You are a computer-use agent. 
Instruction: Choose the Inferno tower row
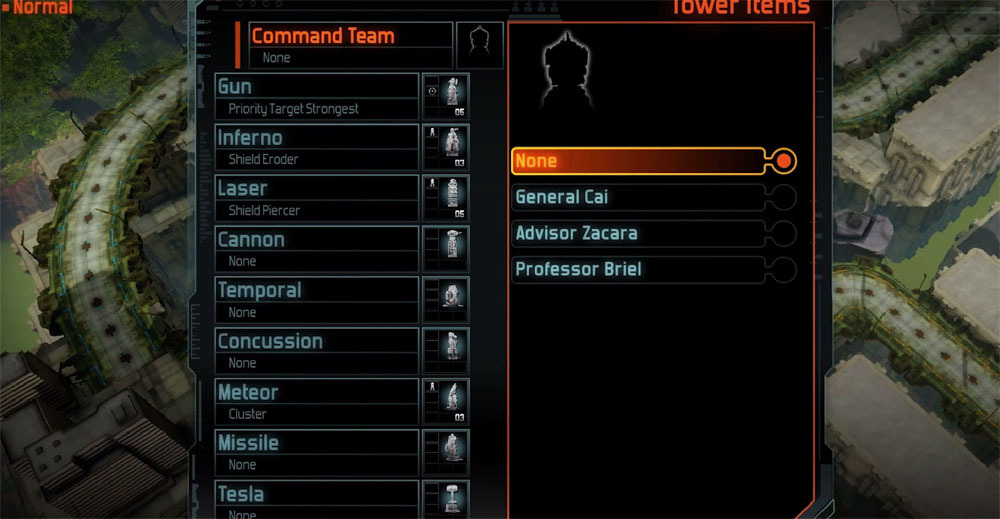(x=316, y=147)
